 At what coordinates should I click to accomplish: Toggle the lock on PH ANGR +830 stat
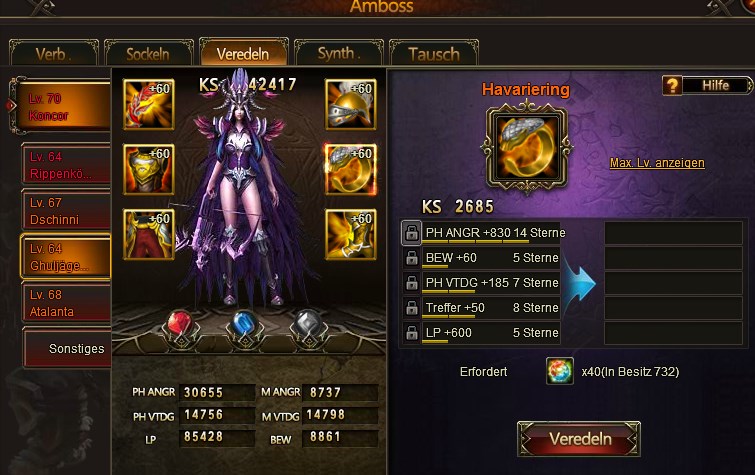[411, 233]
